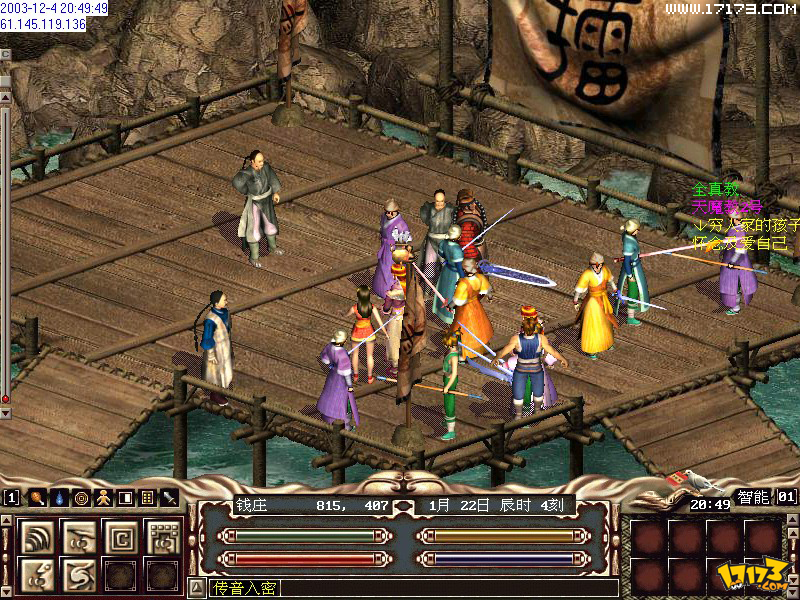800x600 pixels.
Task: Click the 01 page counter button
Action: coord(786,496)
